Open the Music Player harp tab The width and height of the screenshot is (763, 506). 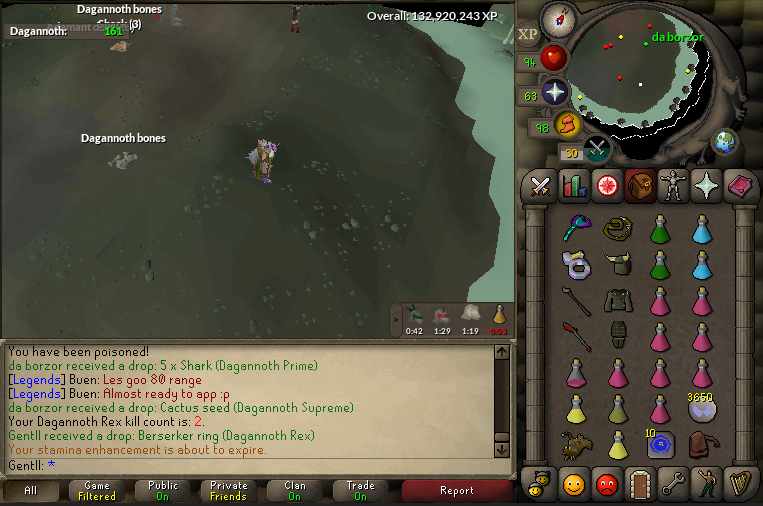(740, 483)
